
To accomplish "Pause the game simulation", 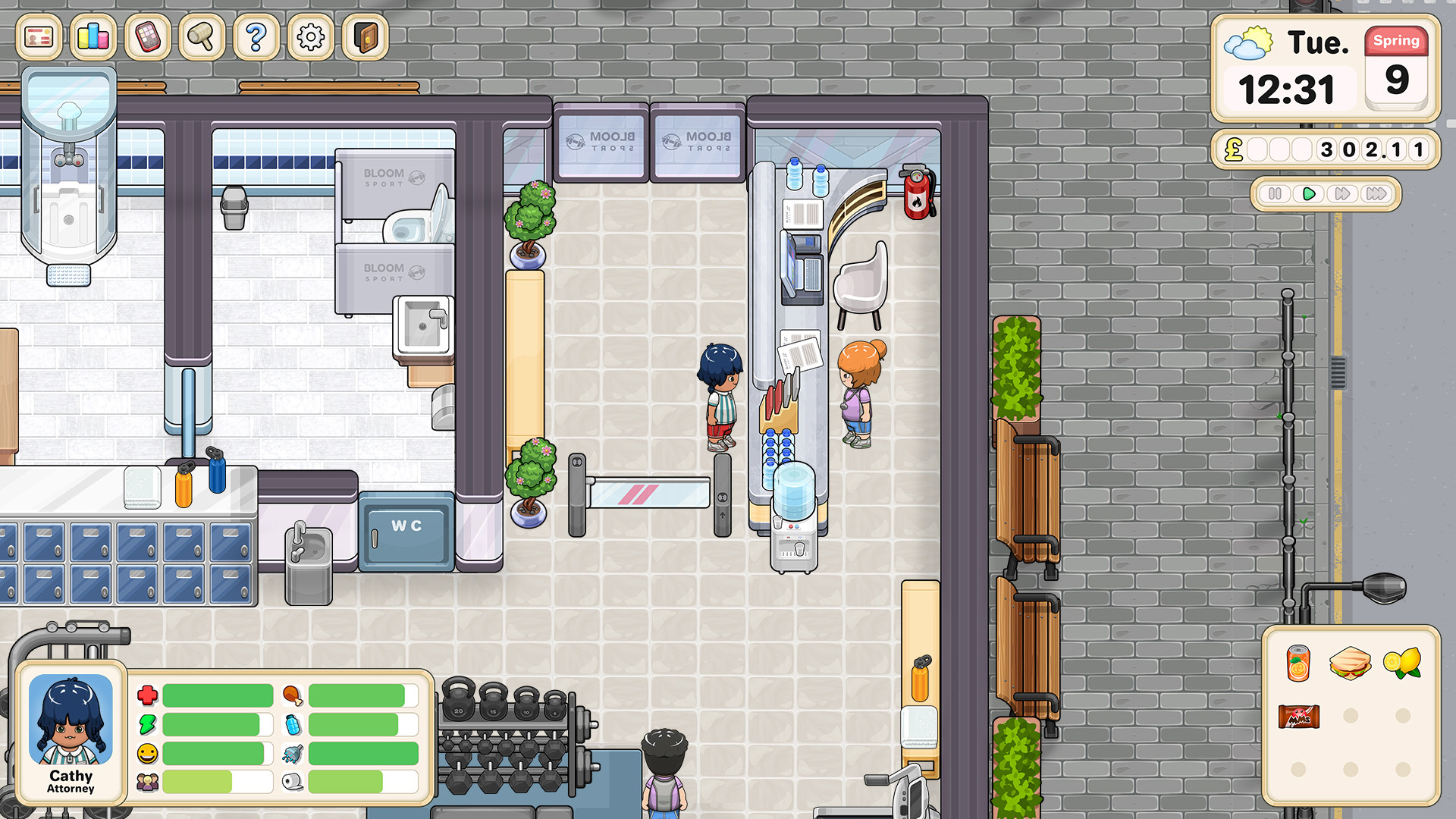I will [x=1275, y=194].
